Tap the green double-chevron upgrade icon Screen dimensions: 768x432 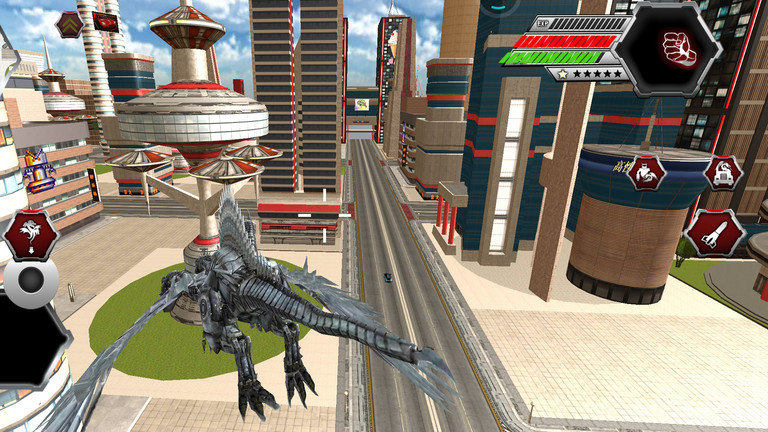pyautogui.click(x=68, y=24)
